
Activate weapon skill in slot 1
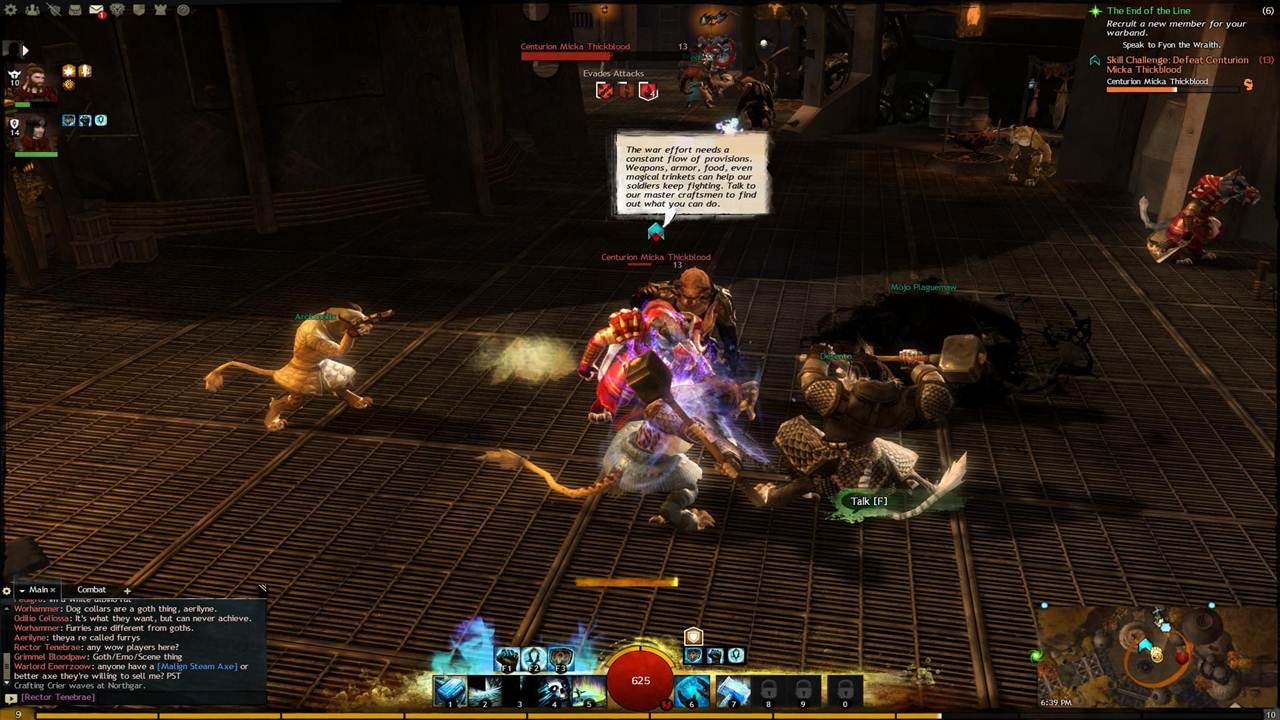coord(450,690)
